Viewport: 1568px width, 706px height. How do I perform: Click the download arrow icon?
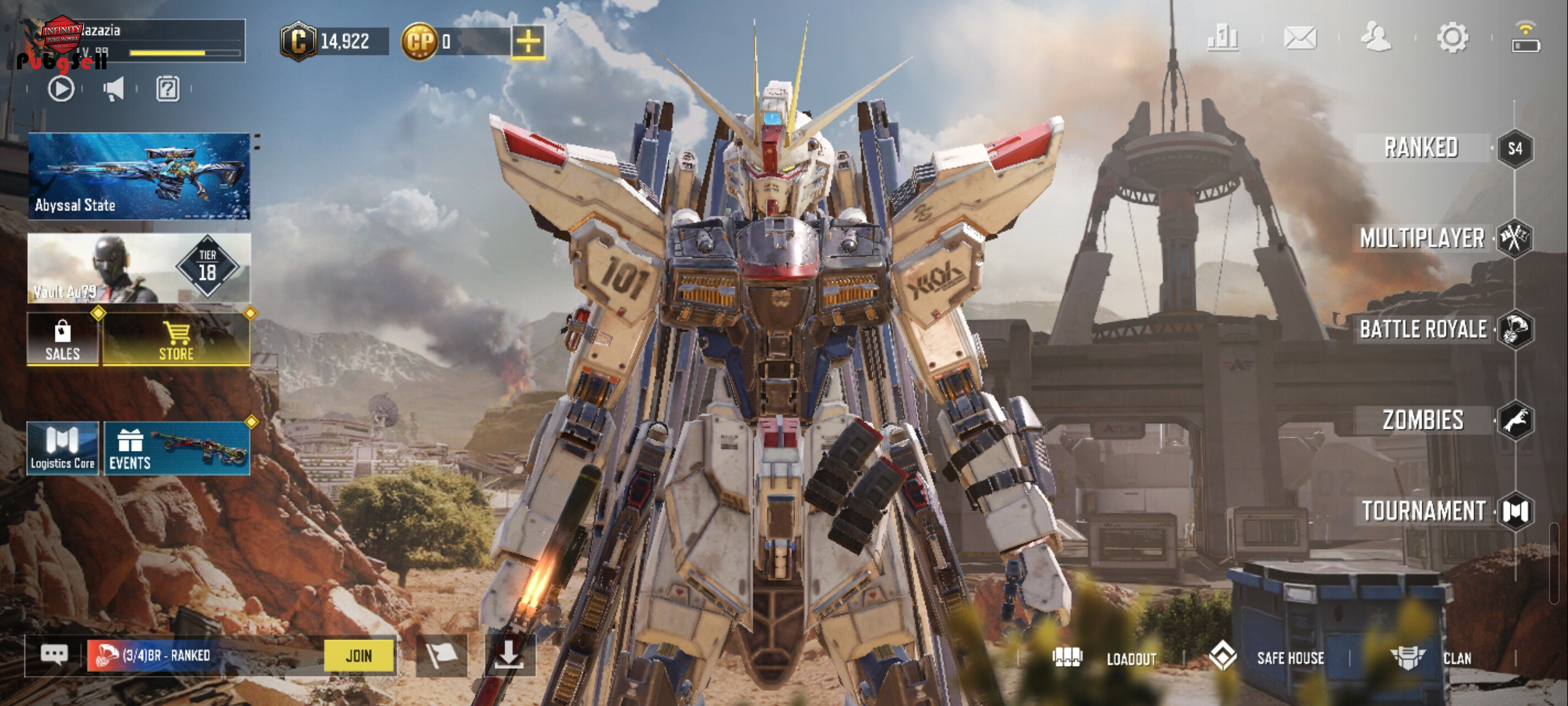(509, 654)
